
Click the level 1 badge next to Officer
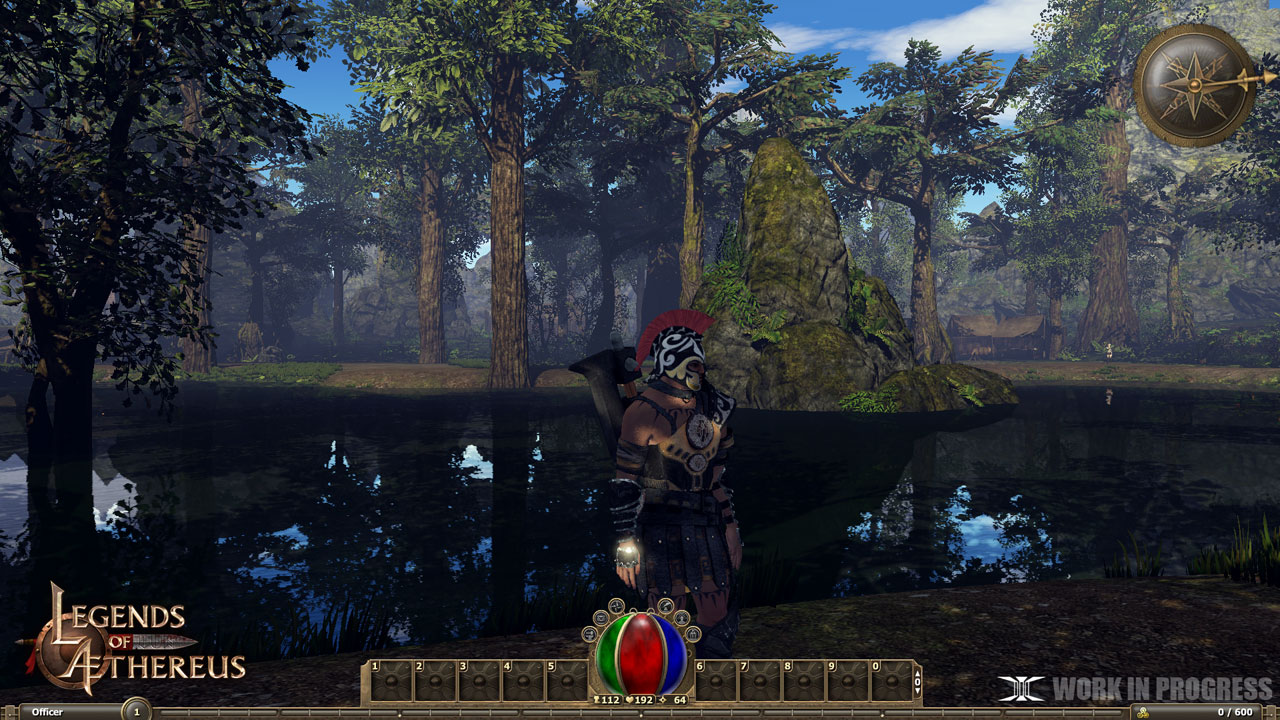pyautogui.click(x=137, y=711)
